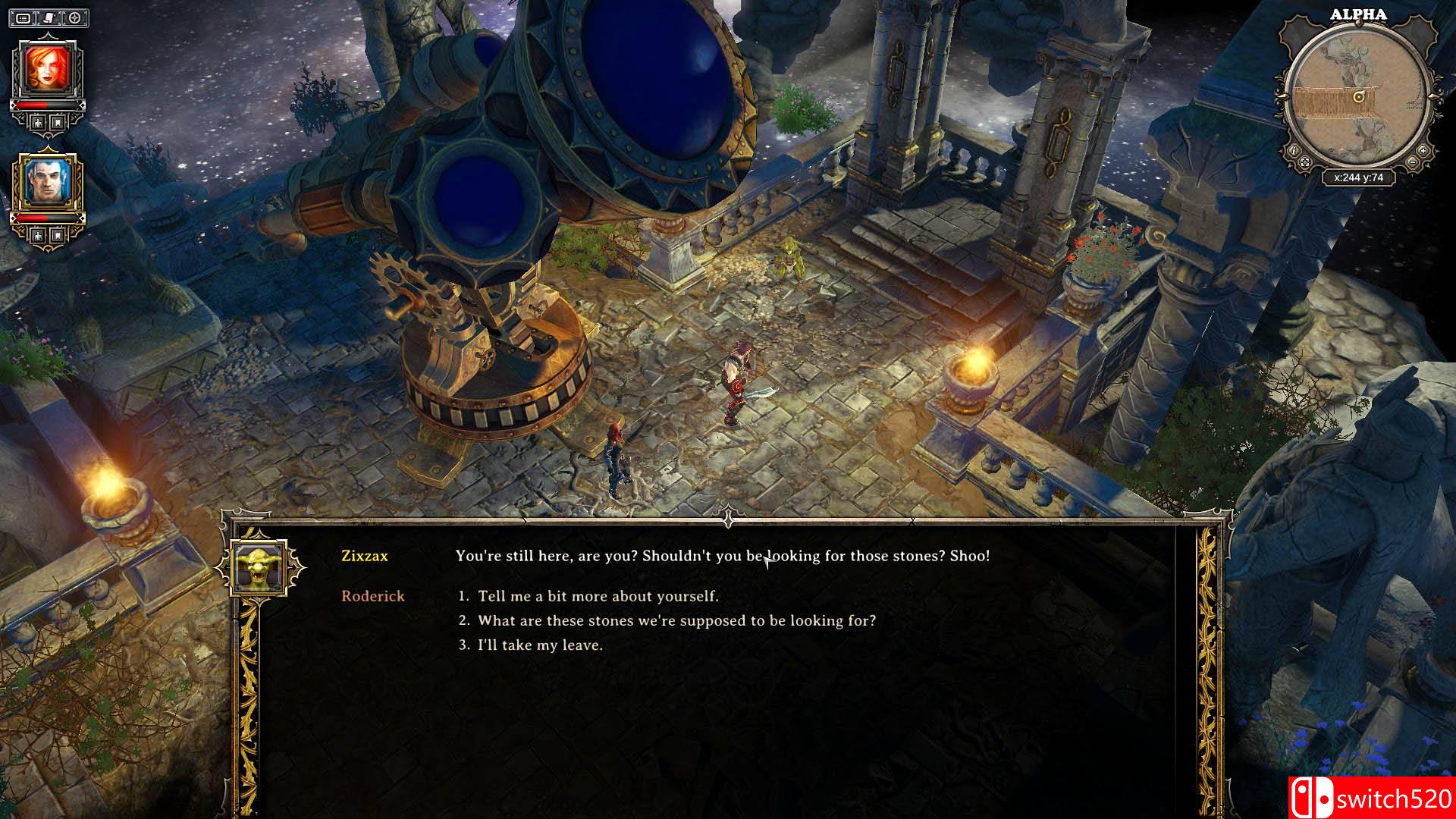Click the center-on-player icon under the minimap
The image size is (1456, 819).
1305,162
